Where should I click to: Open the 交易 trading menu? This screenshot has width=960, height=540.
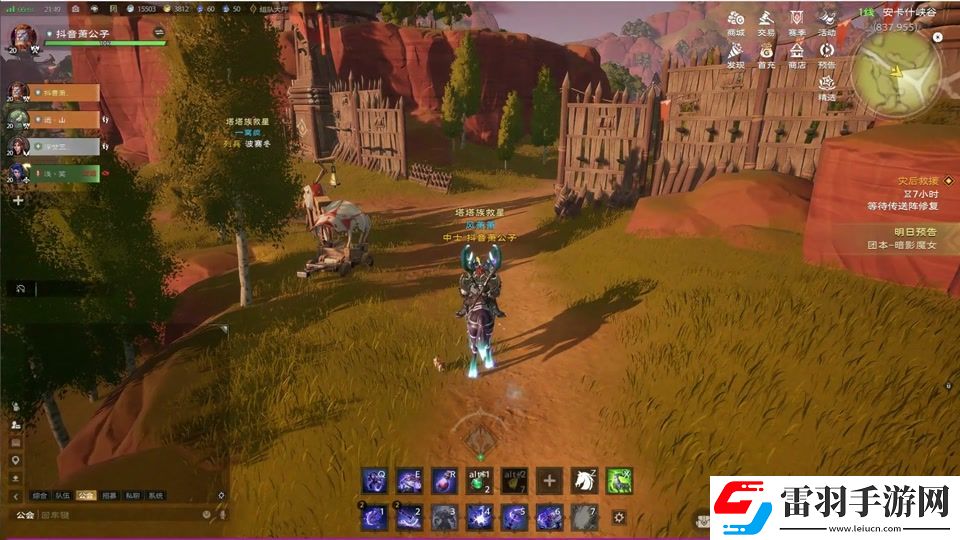[x=766, y=22]
